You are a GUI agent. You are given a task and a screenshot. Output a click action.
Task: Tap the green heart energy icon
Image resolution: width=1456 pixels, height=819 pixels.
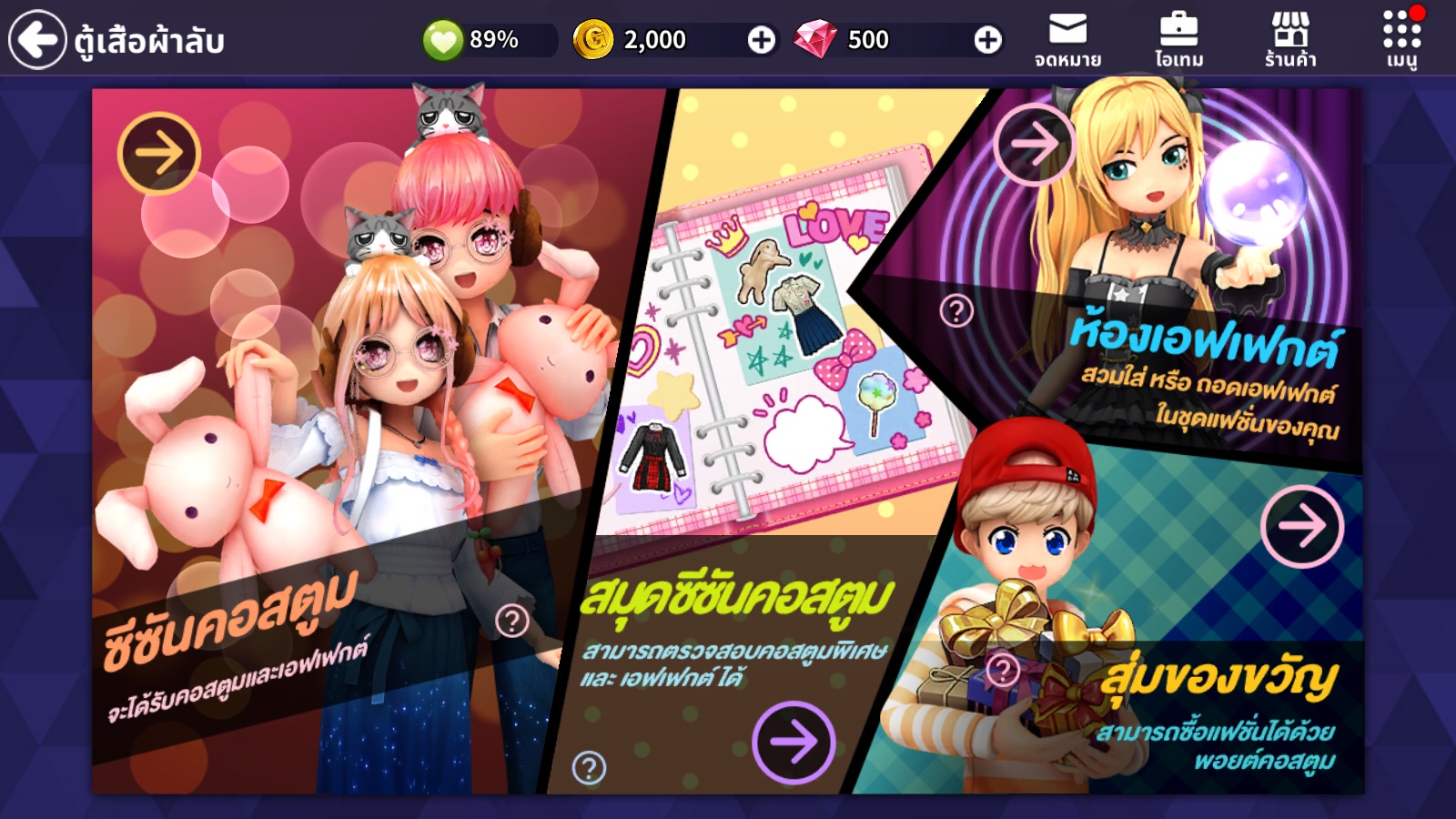tap(443, 39)
